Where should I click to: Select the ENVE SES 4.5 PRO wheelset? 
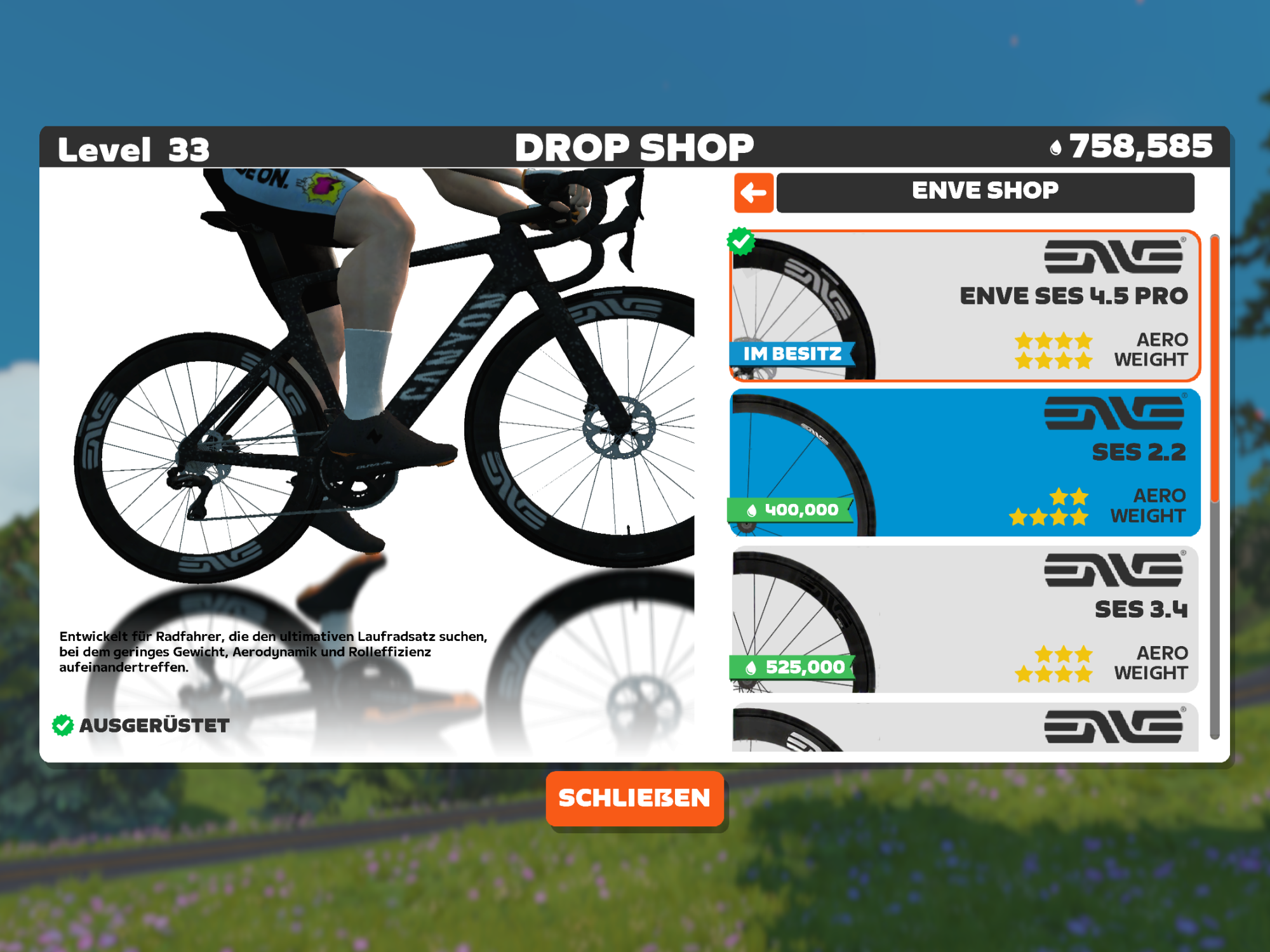pyautogui.click(x=965, y=306)
